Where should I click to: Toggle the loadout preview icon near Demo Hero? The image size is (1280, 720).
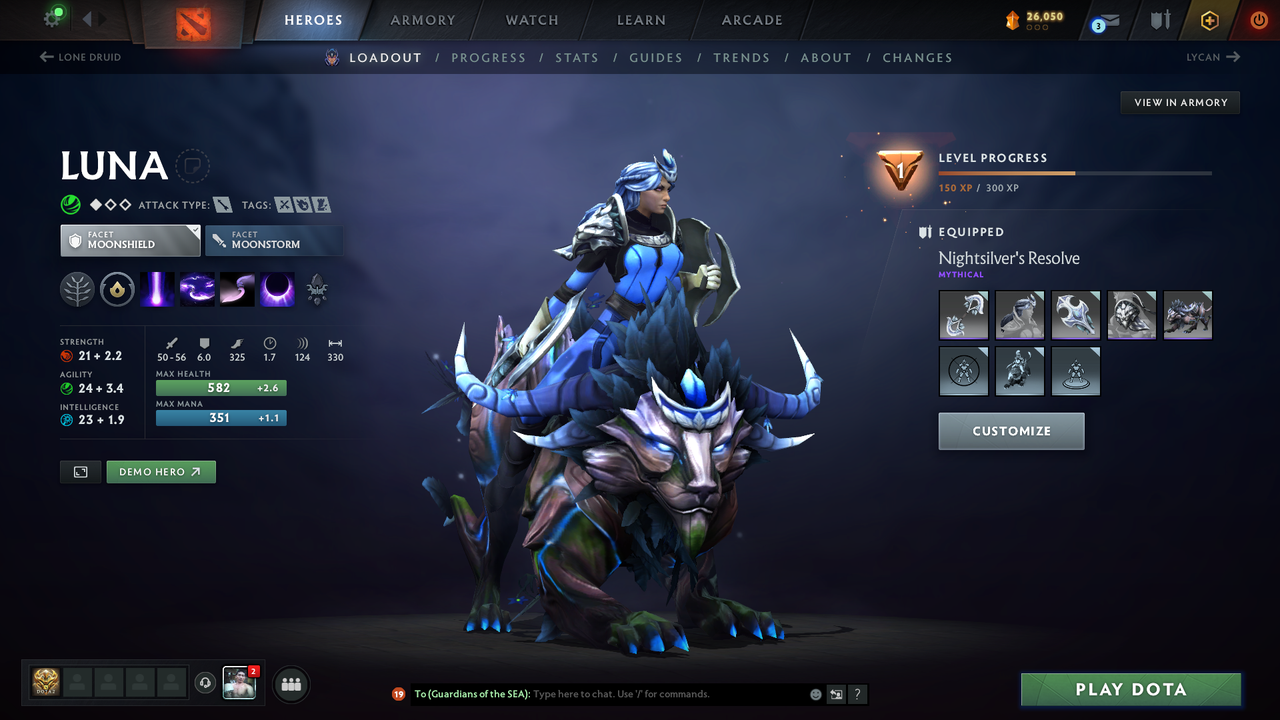point(80,471)
